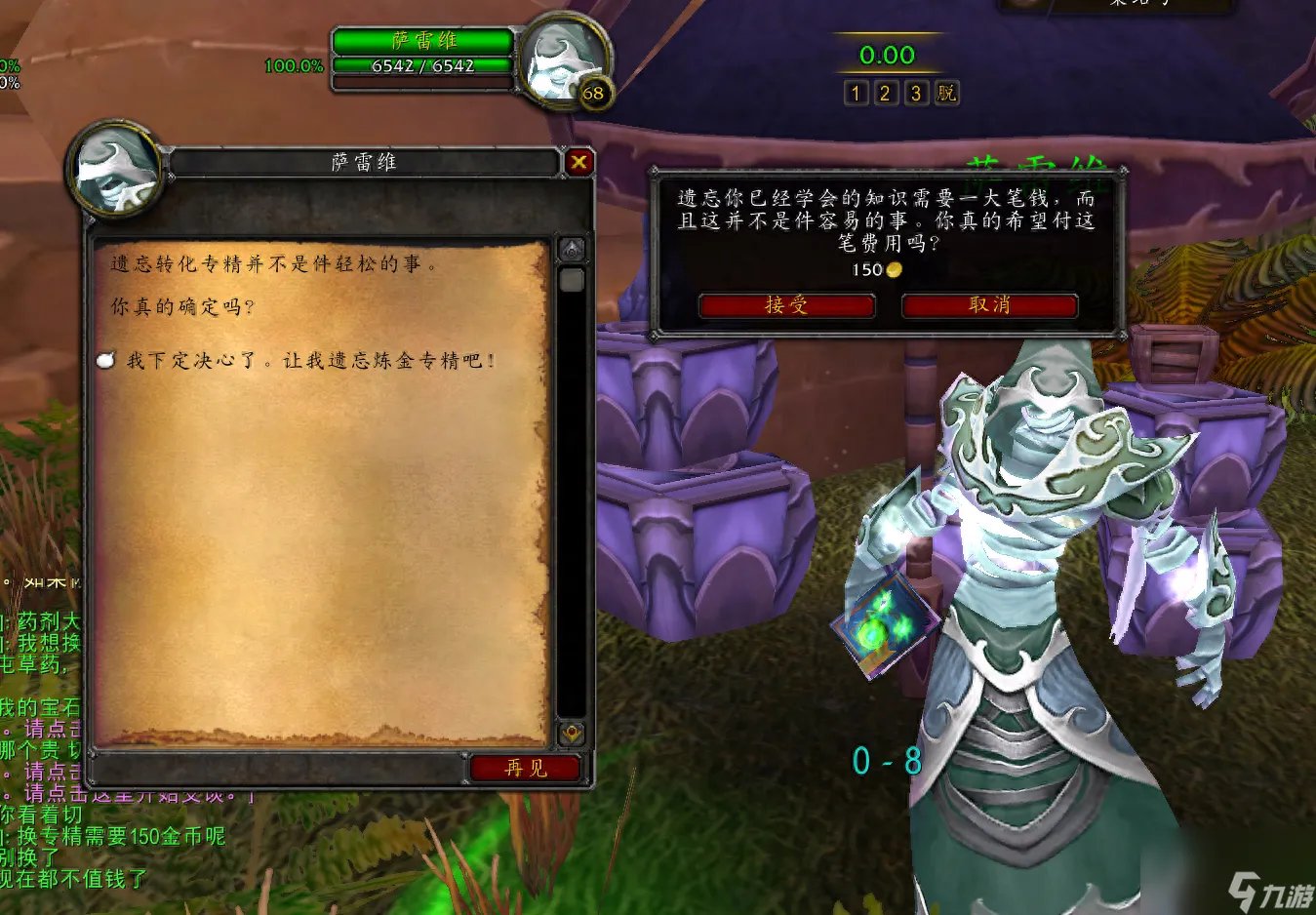Click the 脱 button beside the numbers

[x=946, y=94]
